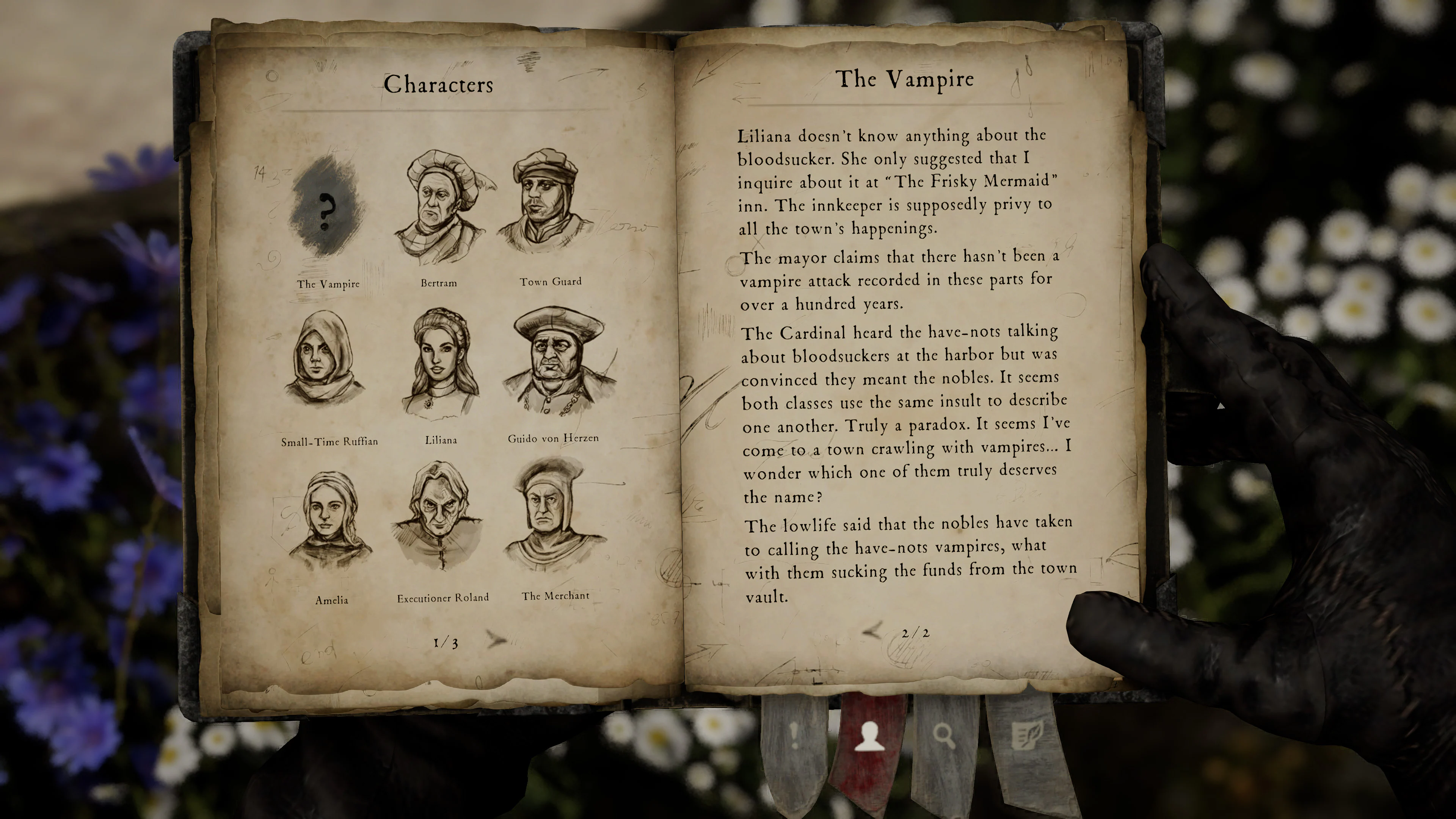This screenshot has height=819, width=1456.
Task: Click the question mark vampire portrait placeholder
Action: tap(327, 212)
